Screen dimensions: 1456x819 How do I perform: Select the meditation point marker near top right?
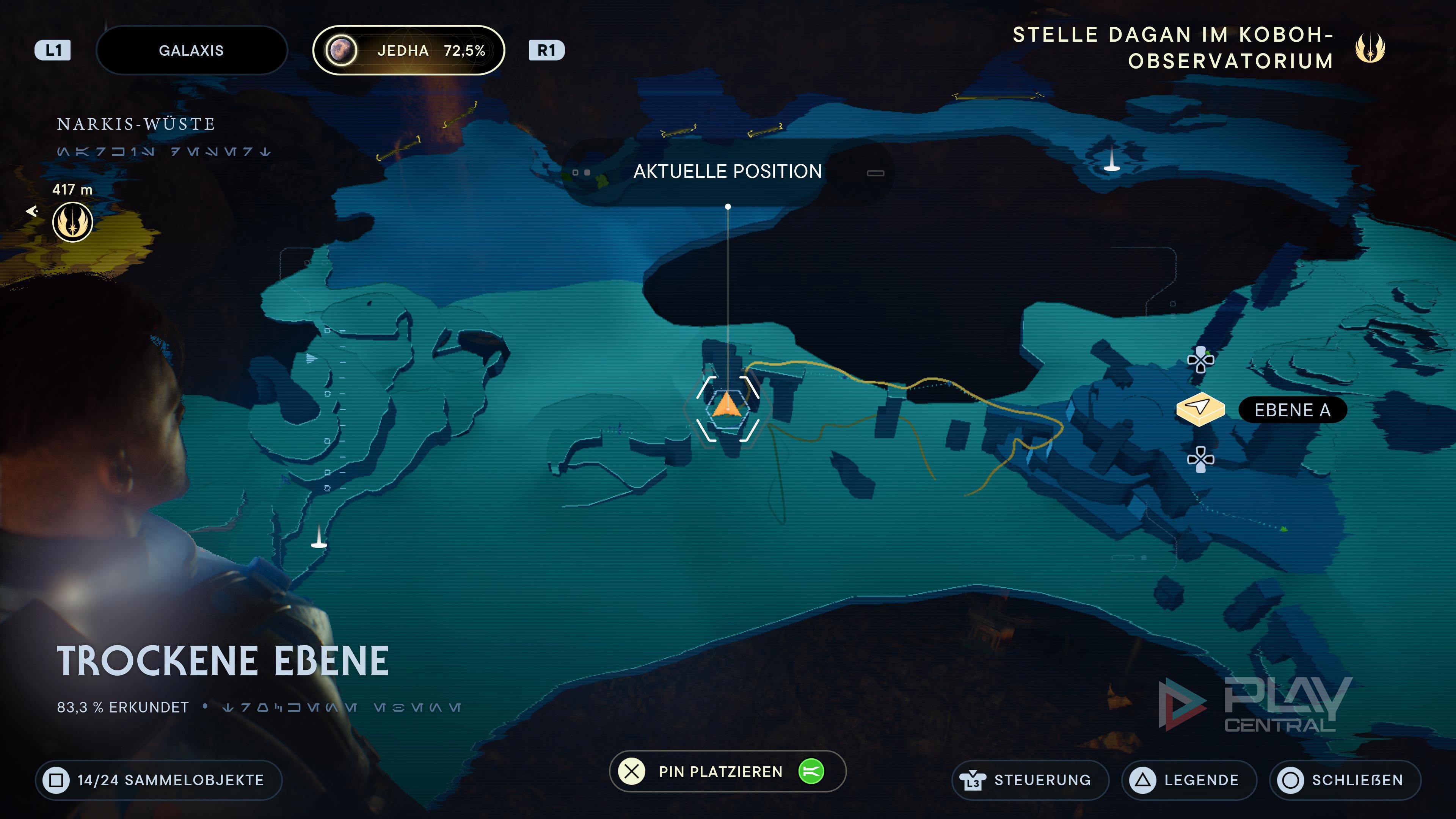click(x=1112, y=159)
